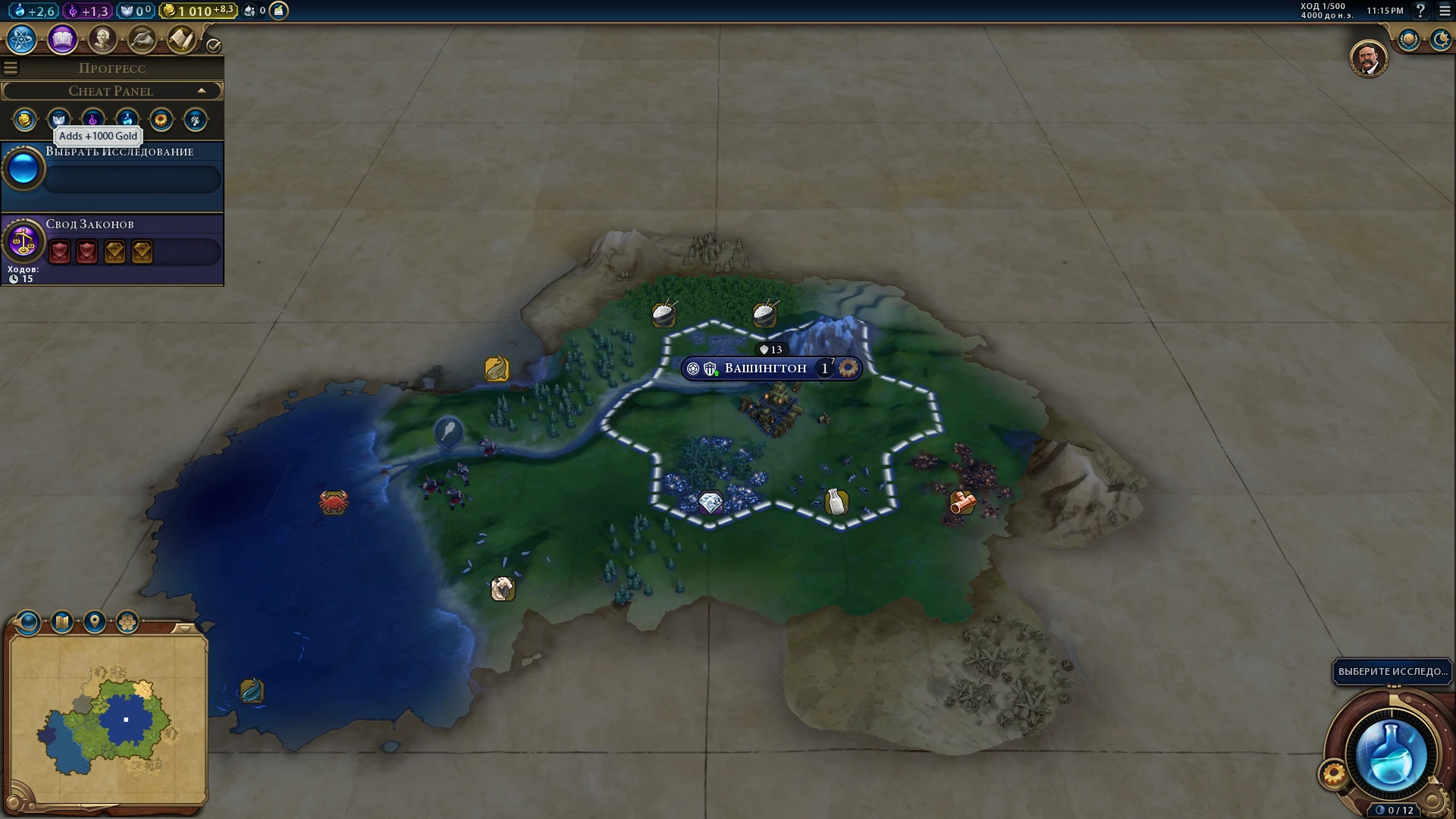Screen dimensions: 1456x819
Task: Open the production gear on Вашингтон city banner
Action: pos(851,368)
